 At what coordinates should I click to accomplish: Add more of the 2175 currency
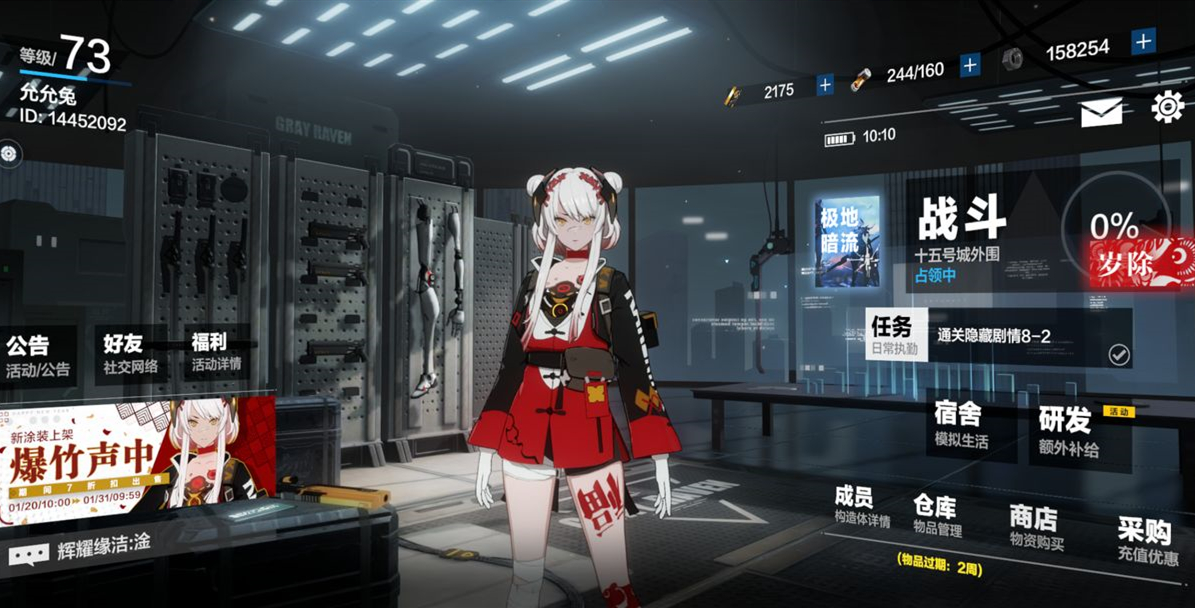click(825, 86)
